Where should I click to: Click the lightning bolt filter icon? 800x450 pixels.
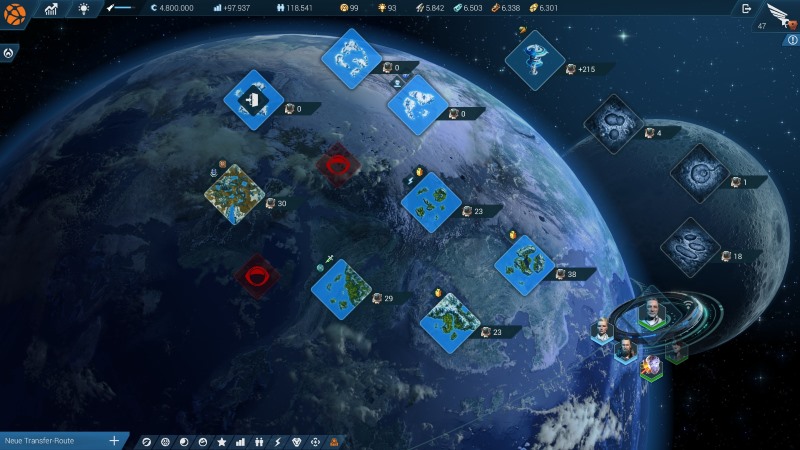278,441
